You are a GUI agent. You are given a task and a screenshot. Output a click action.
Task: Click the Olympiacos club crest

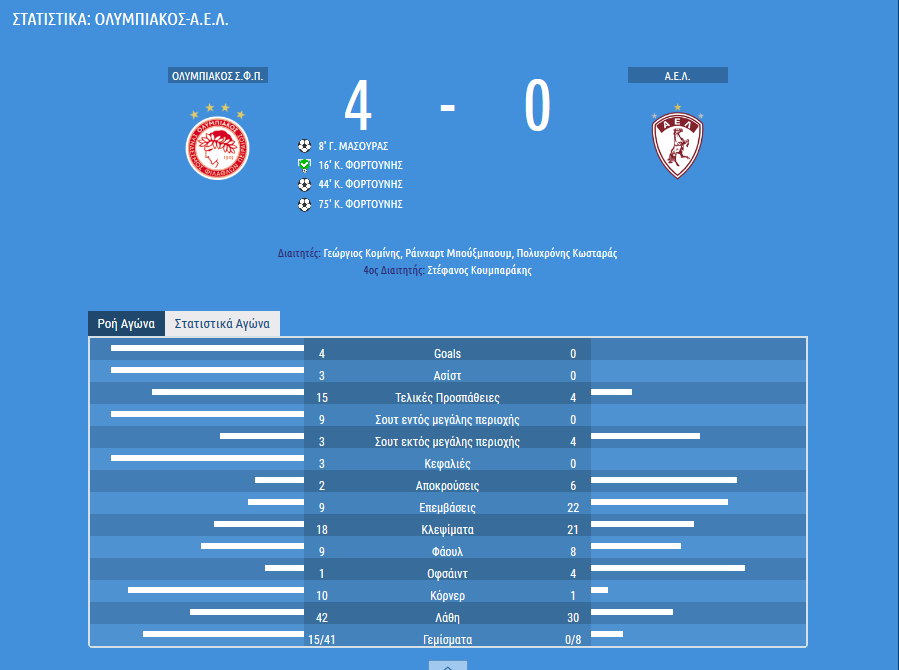217,142
